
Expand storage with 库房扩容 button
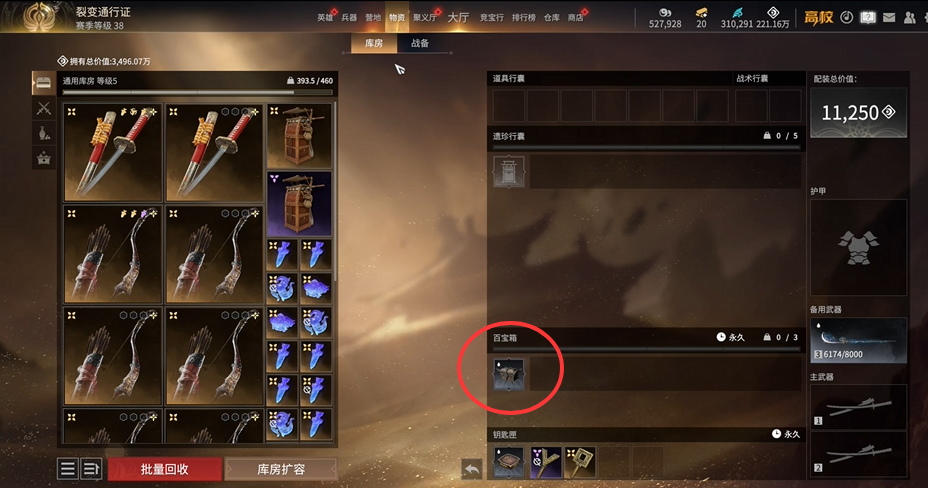click(281, 469)
